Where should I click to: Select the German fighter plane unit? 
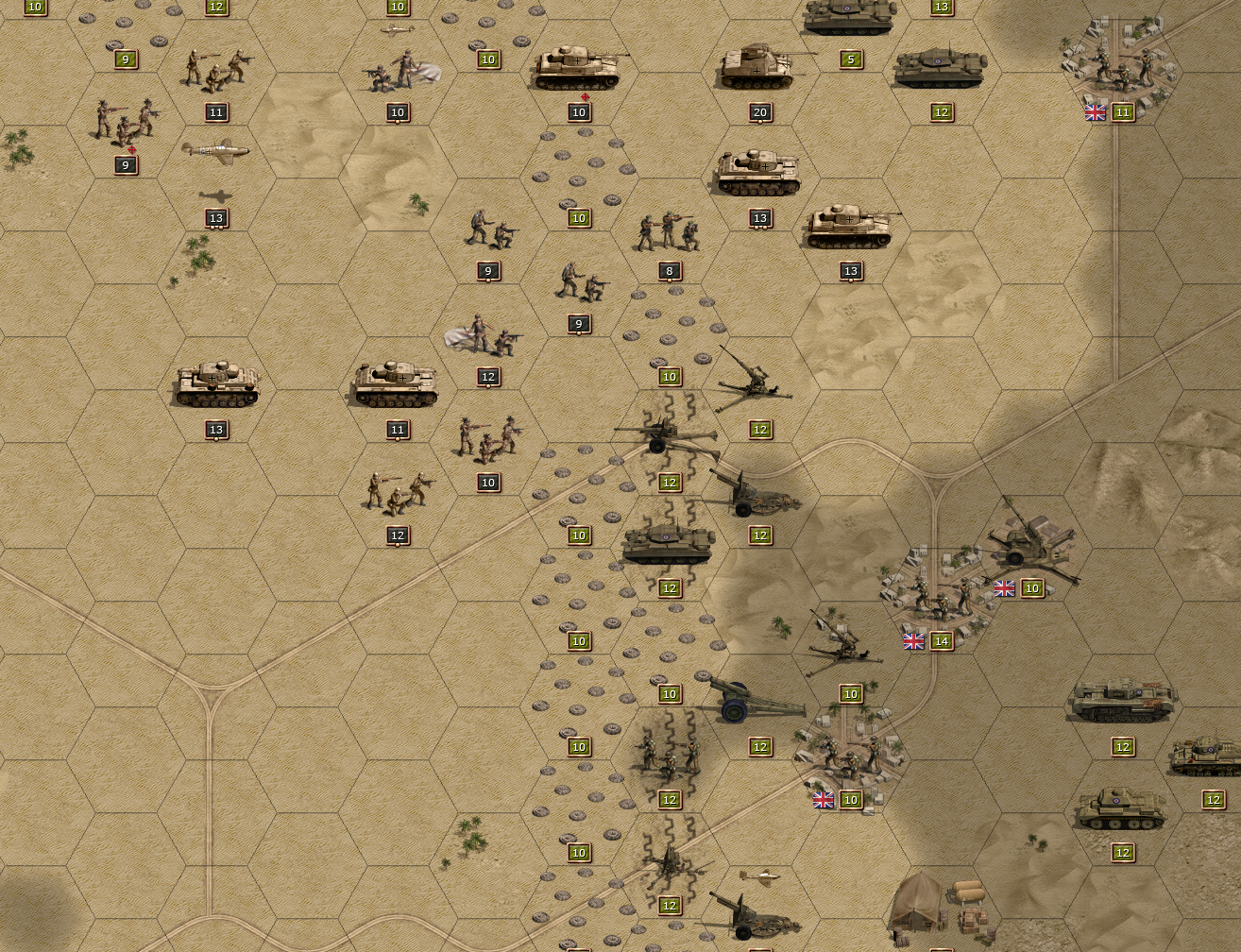pos(216,151)
